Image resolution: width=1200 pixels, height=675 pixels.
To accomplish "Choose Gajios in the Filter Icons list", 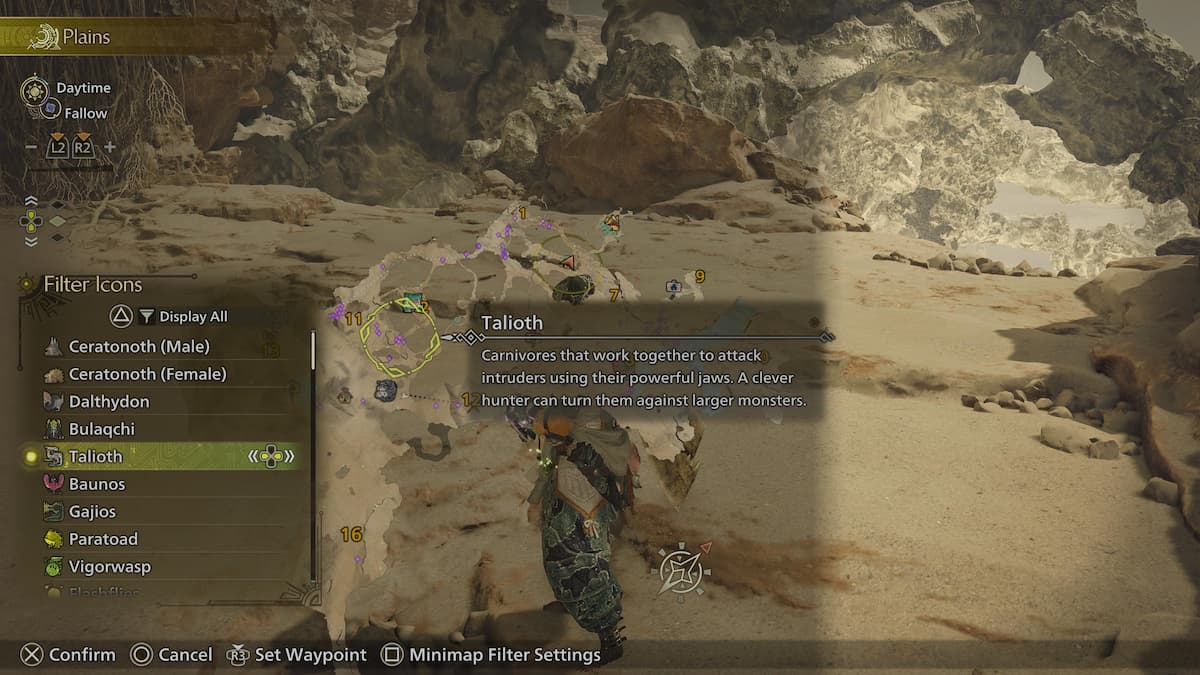I will coord(92,511).
